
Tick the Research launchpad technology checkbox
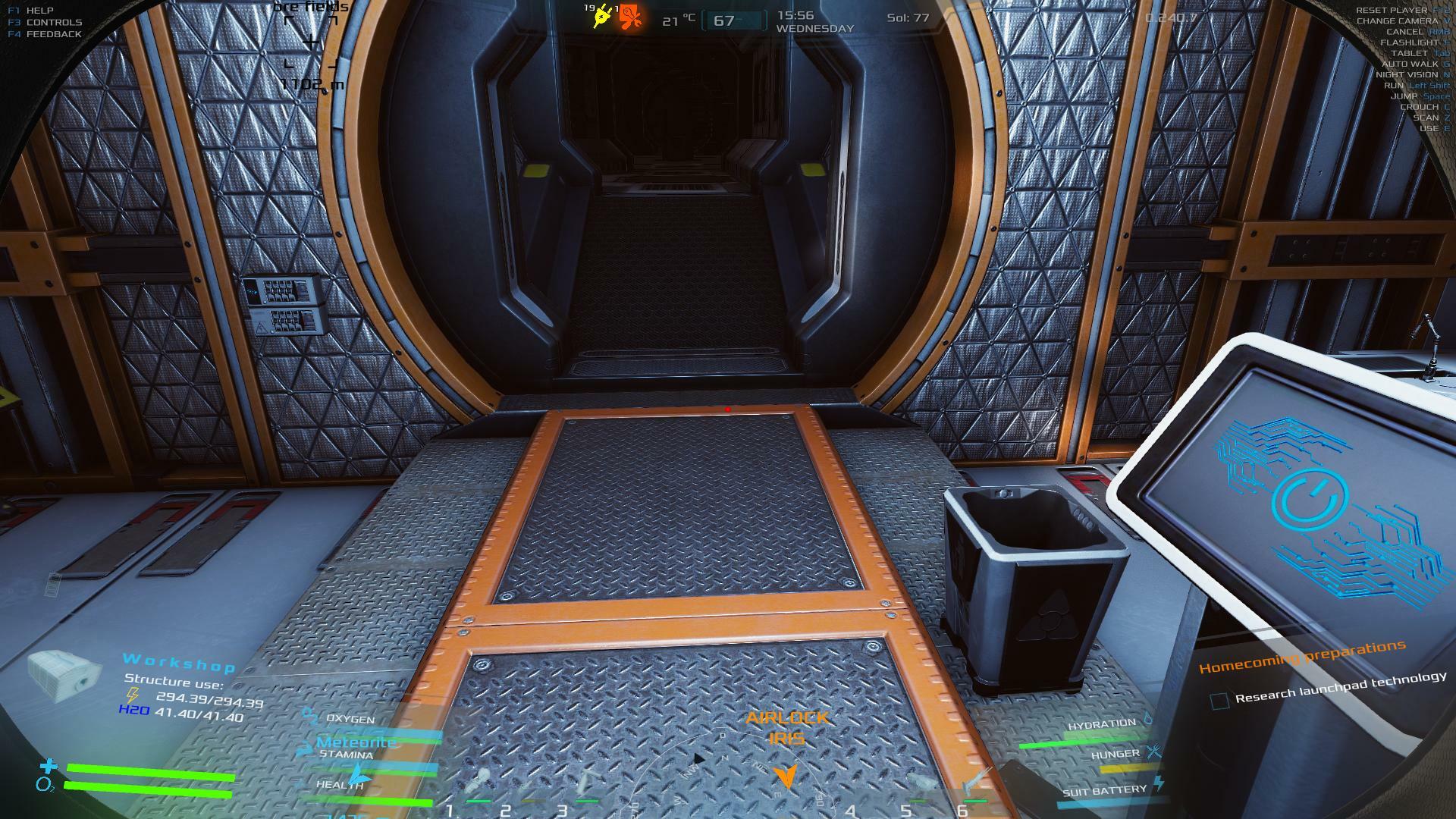pos(1219,701)
